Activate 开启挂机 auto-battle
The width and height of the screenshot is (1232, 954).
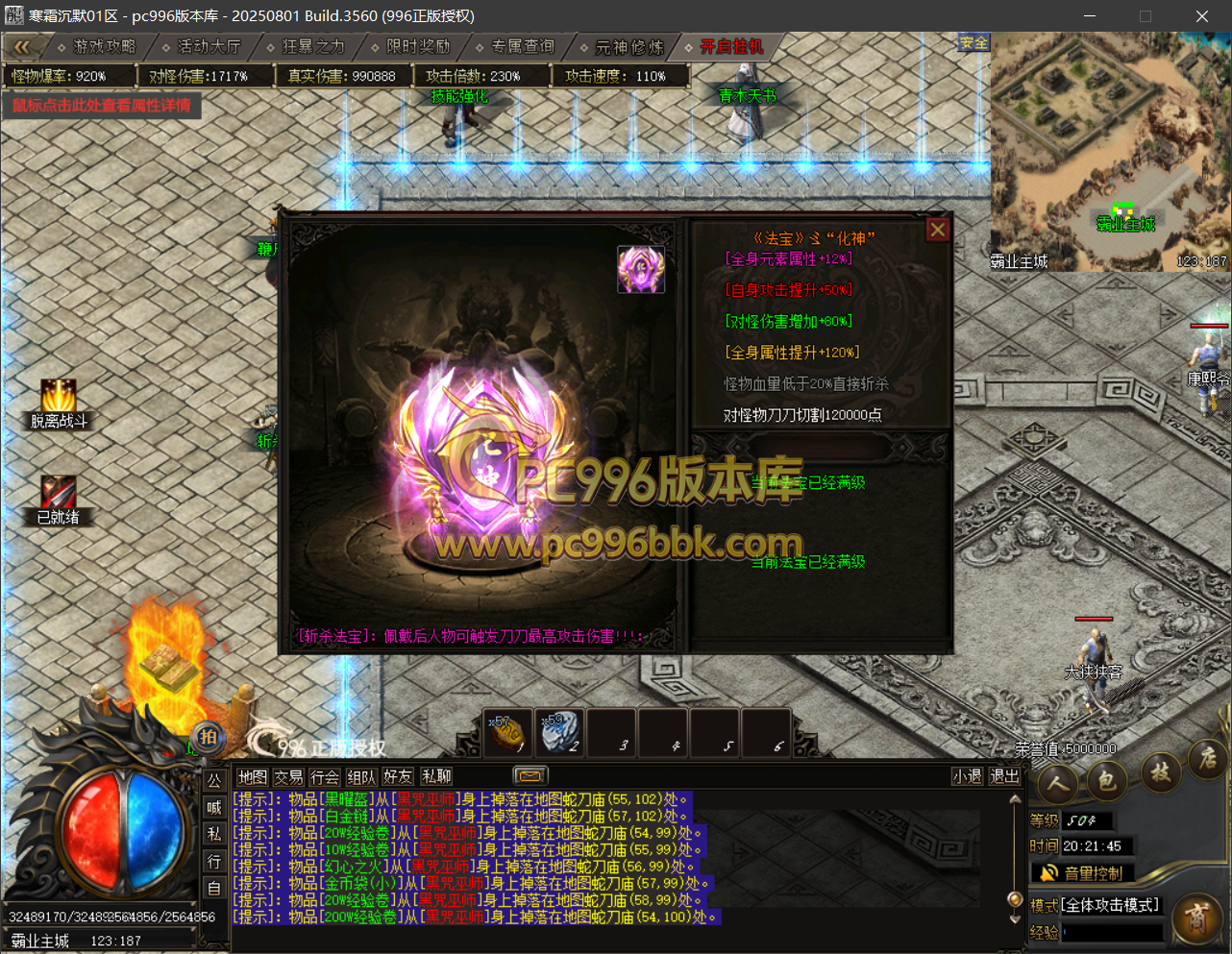730,46
